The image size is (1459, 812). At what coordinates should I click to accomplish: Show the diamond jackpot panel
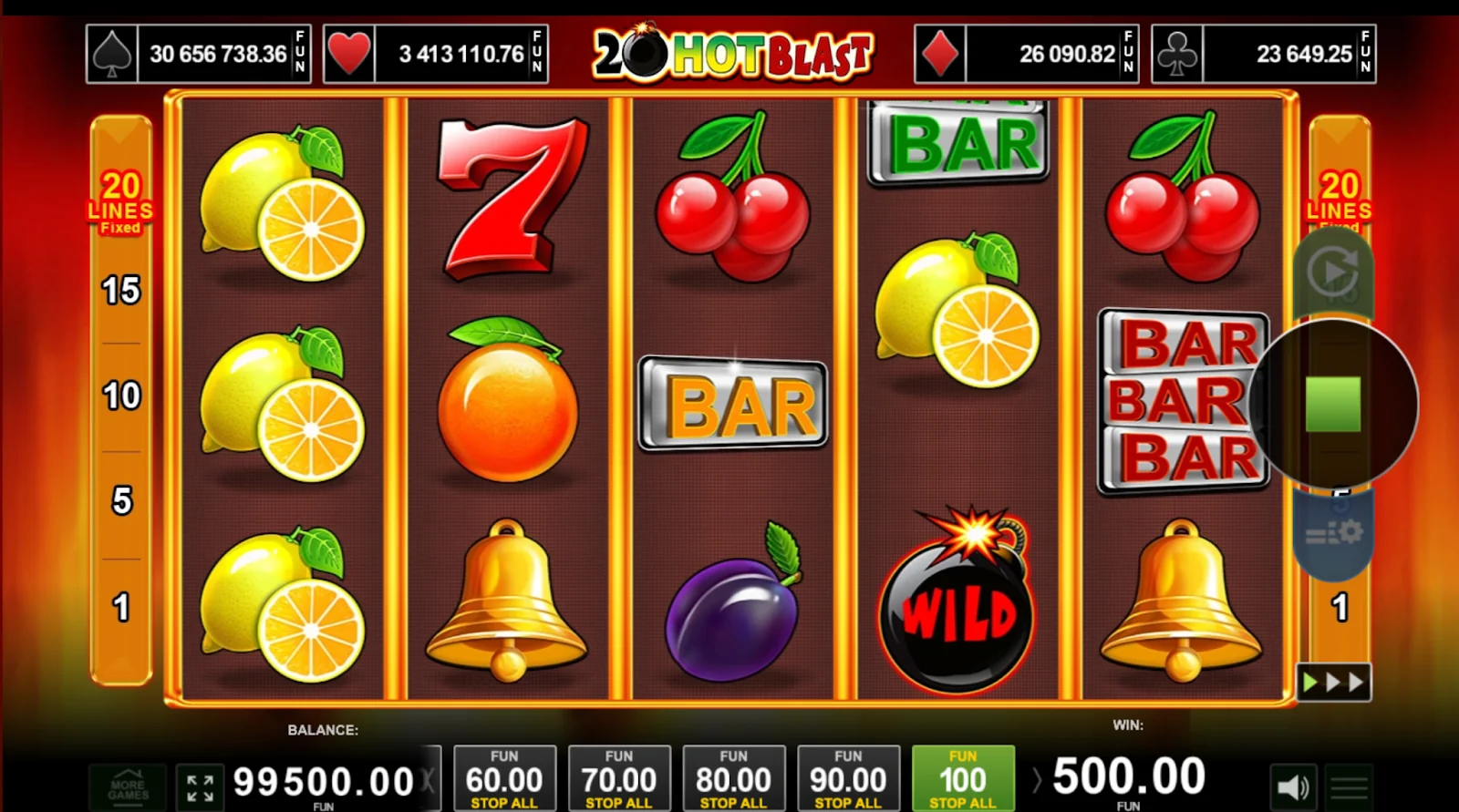pyautogui.click(x=1027, y=55)
